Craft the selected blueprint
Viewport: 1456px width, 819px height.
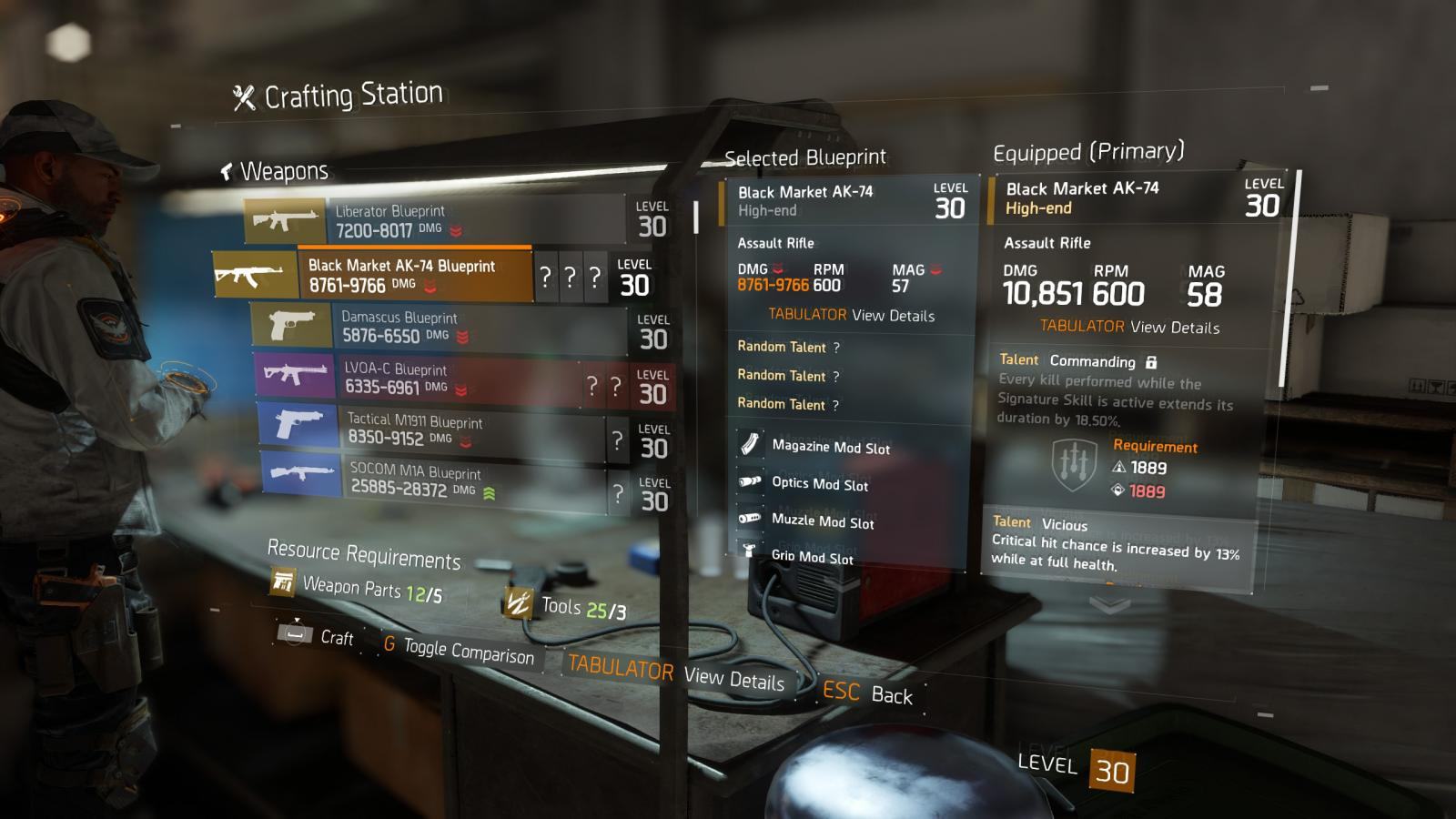tap(316, 635)
